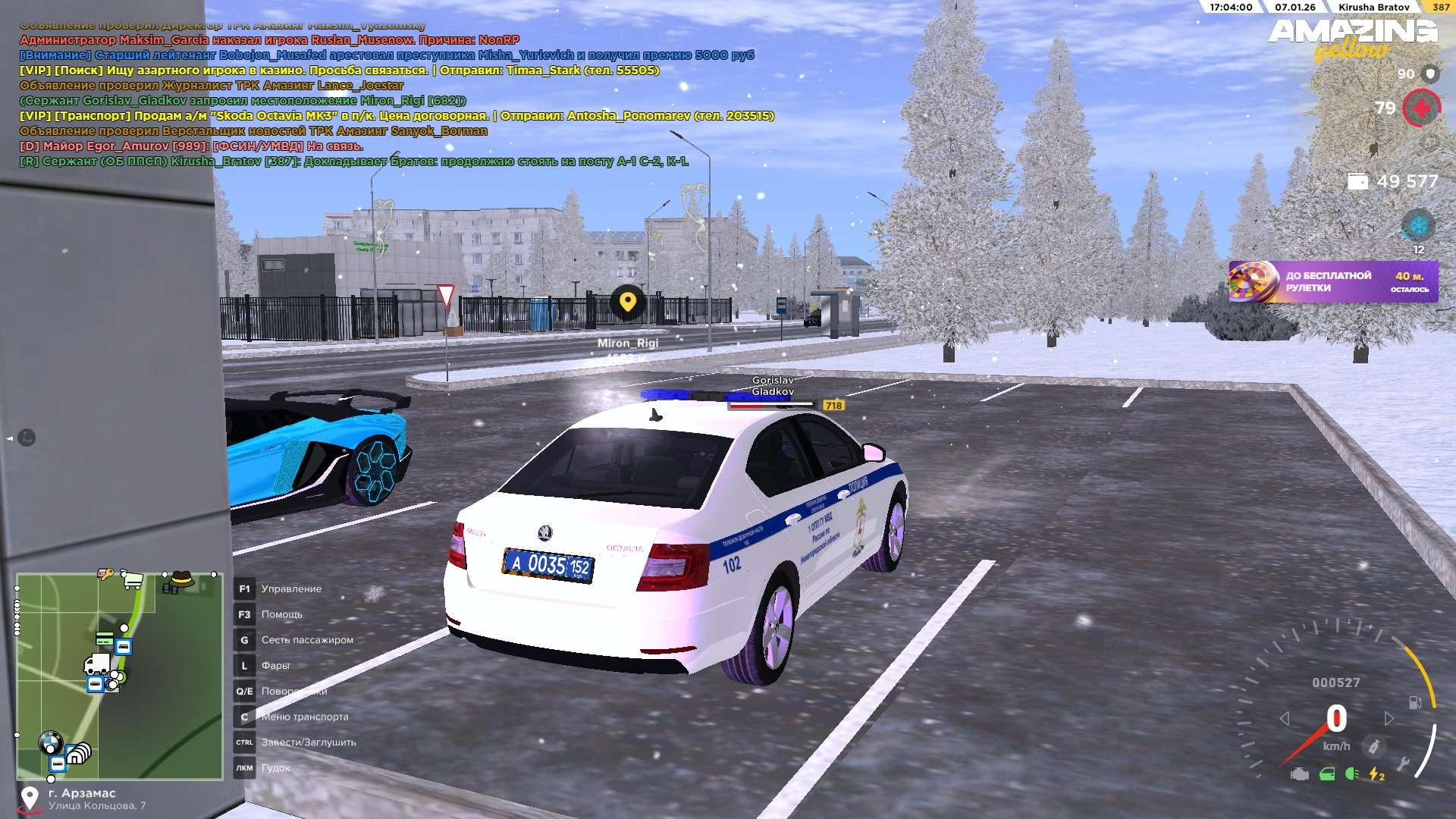Viewport: 1456px width, 819px height.
Task: Select the delivery truck marker on minimap
Action: click(x=96, y=665)
